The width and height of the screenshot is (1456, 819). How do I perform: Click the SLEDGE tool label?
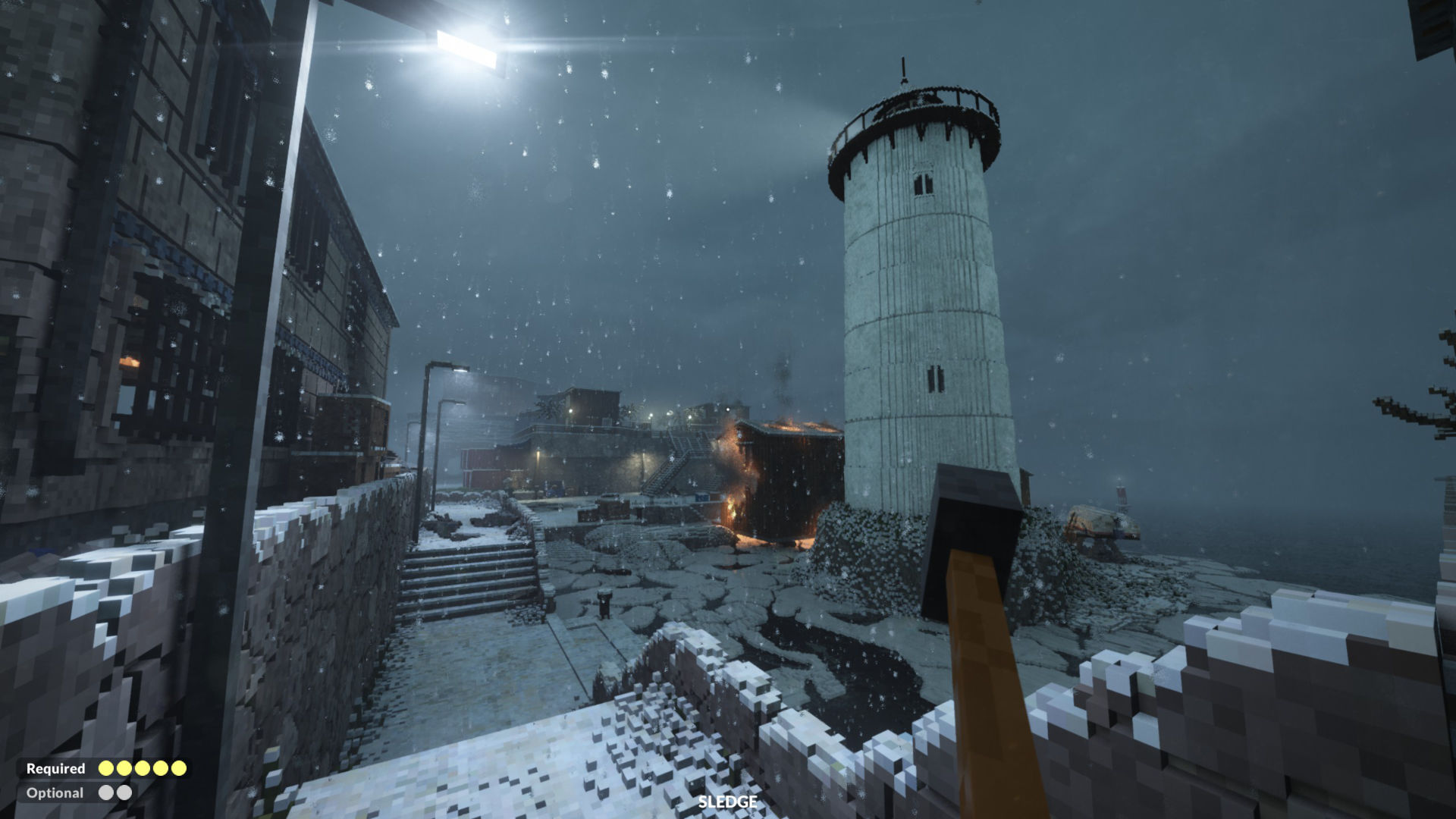tap(727, 802)
